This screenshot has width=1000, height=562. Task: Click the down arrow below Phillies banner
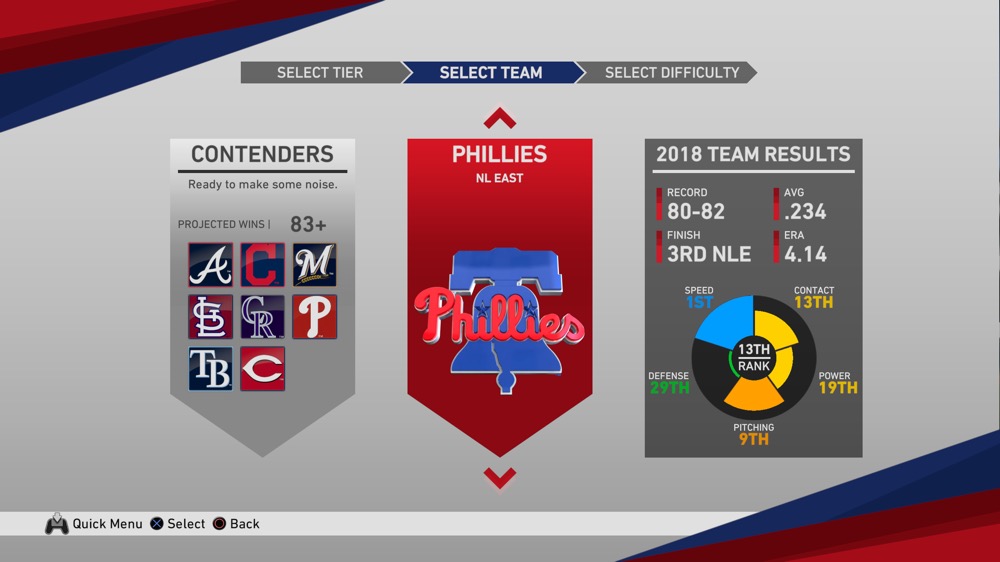tap(500, 477)
